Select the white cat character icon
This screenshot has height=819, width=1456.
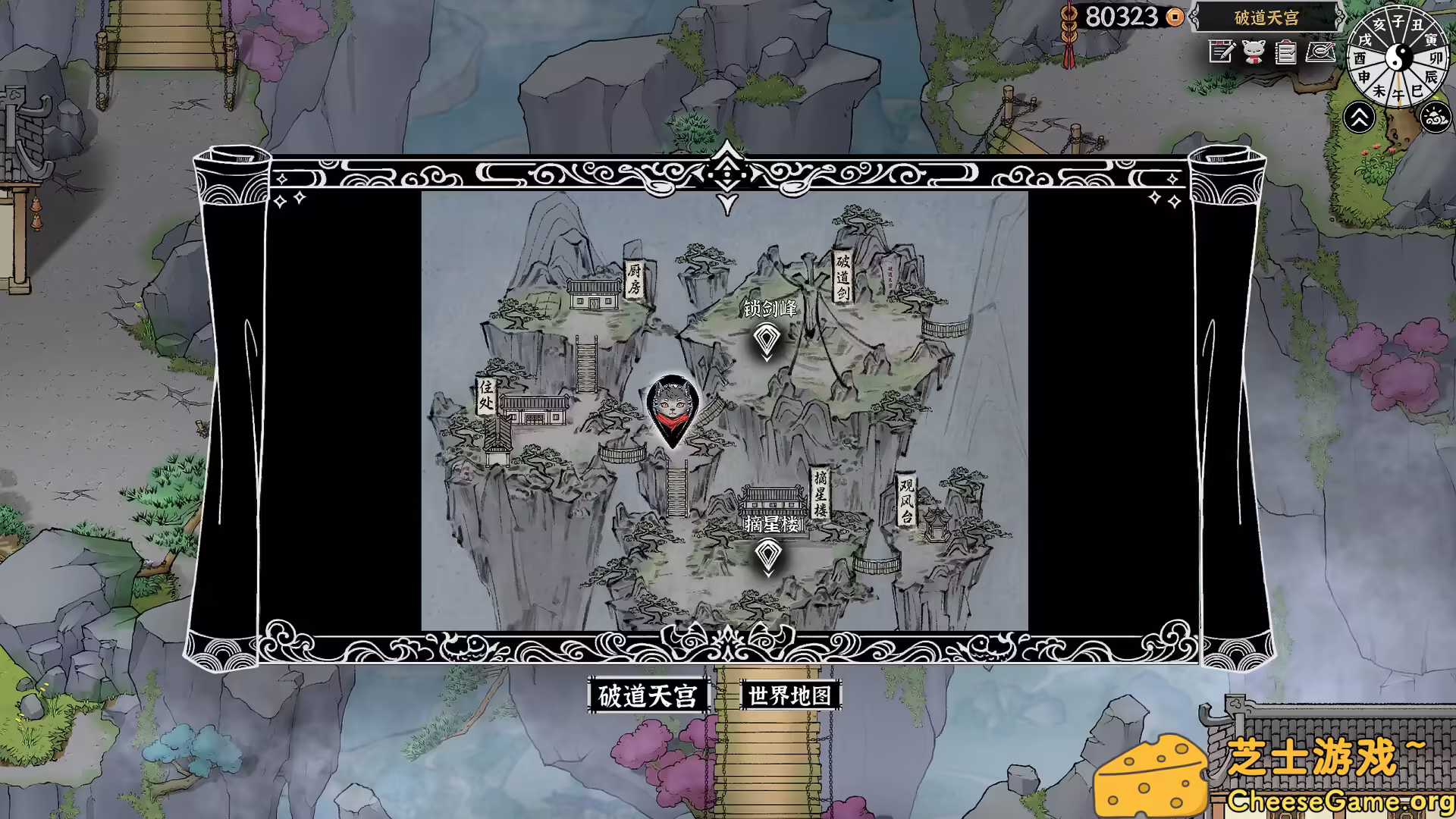(1254, 52)
